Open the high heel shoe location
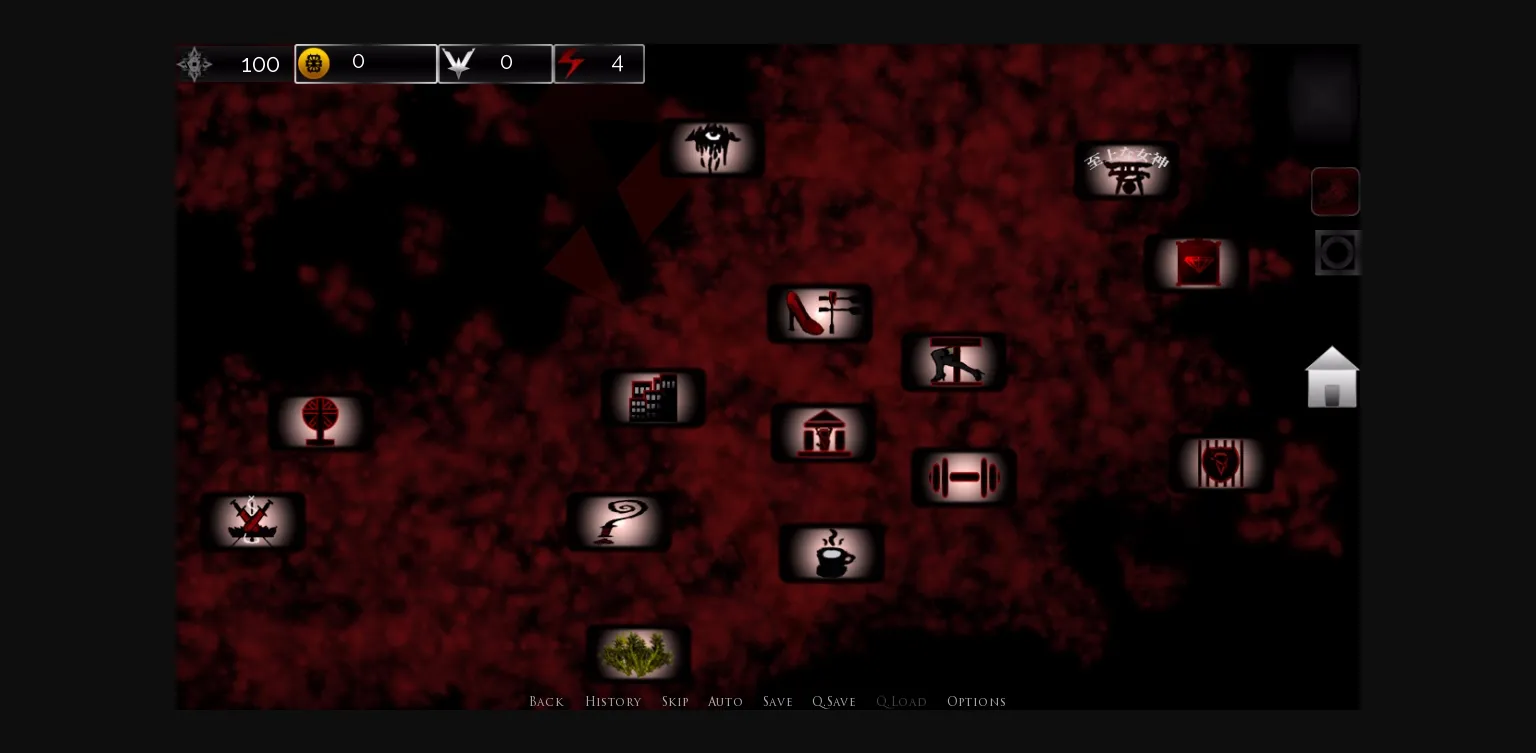 coord(819,313)
